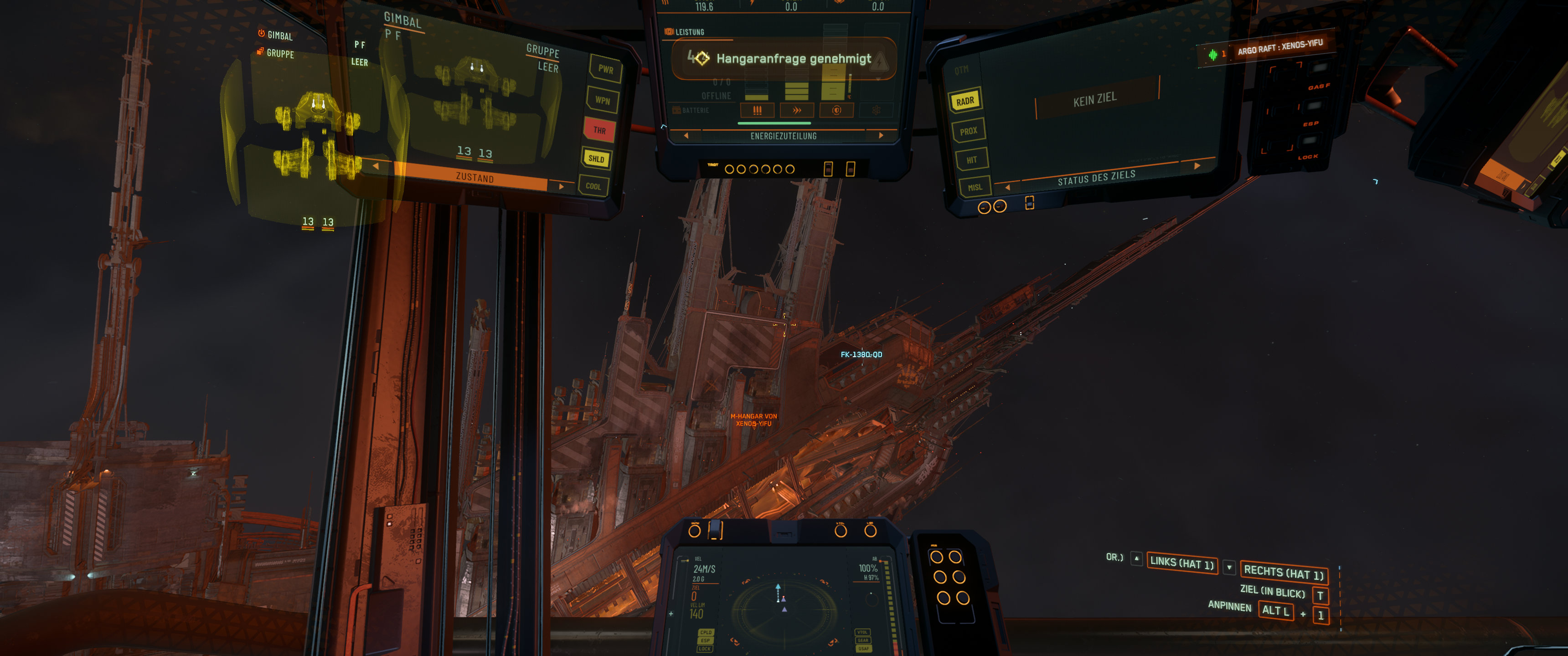Switch to the MISL missile tab
The image size is (1568, 656).
(x=975, y=187)
